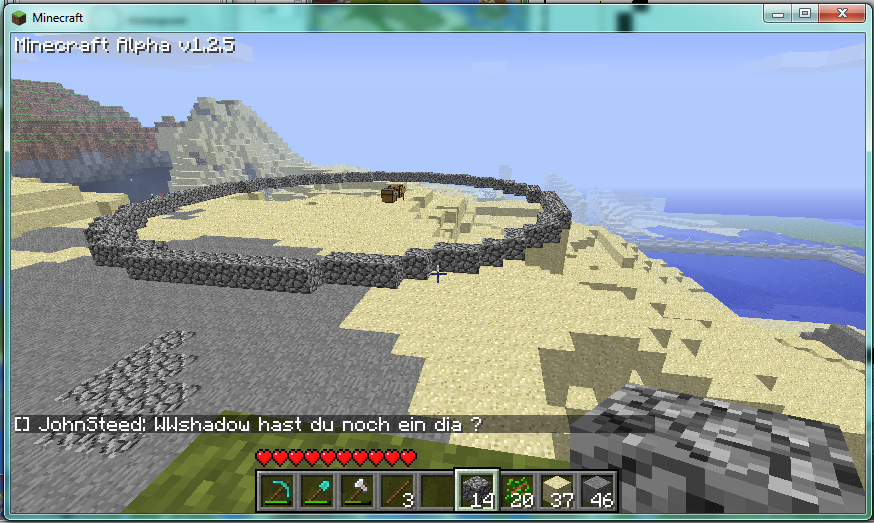This screenshot has height=523, width=874.
Task: Select the sand stack of 37
Action: [557, 491]
